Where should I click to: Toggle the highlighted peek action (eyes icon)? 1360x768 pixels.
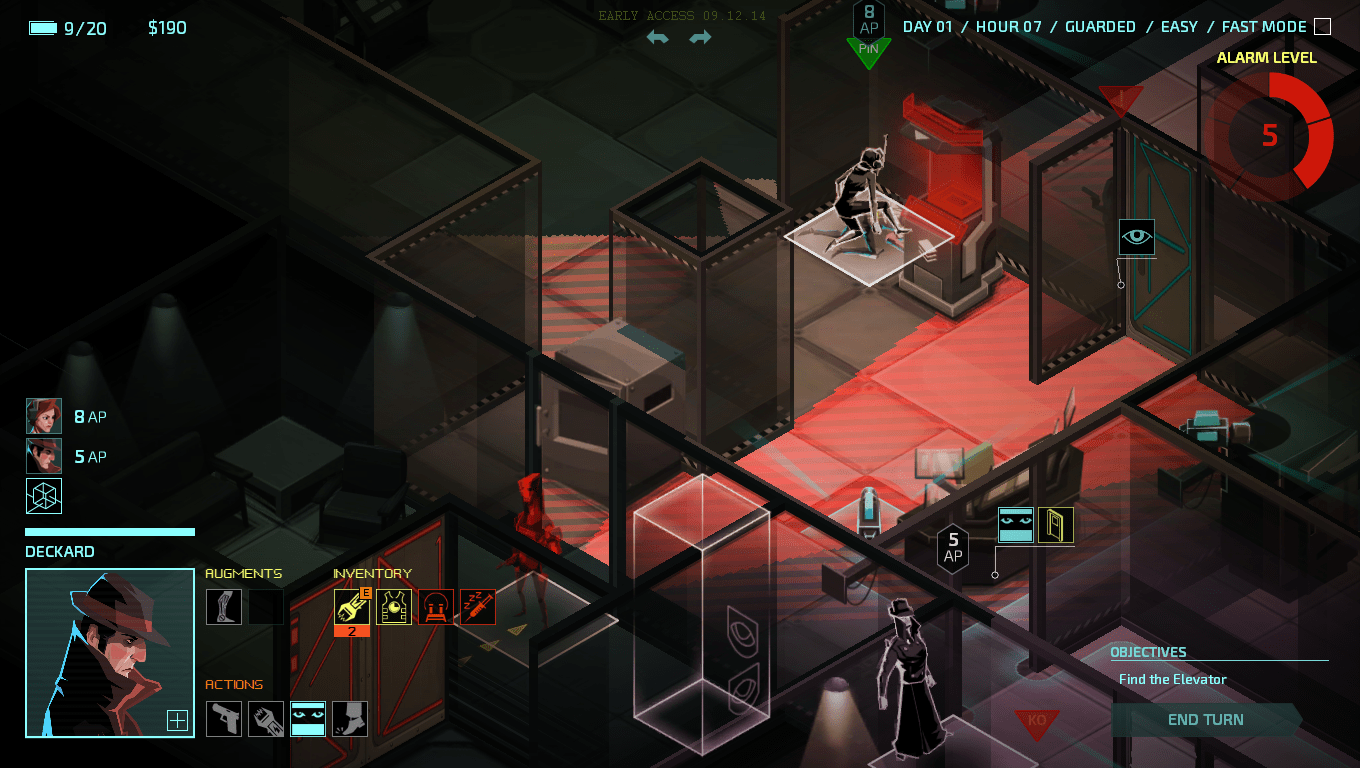[x=307, y=719]
